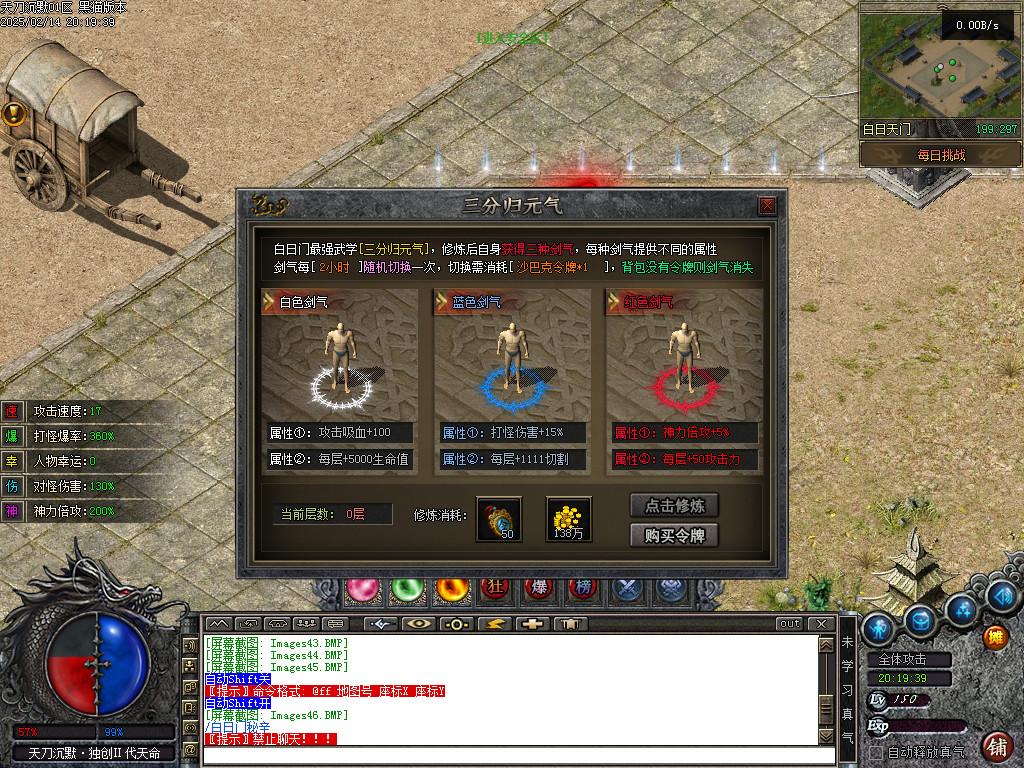
Task: Select the 蓝色剑气 blue sword aura panel
Action: 512,367
